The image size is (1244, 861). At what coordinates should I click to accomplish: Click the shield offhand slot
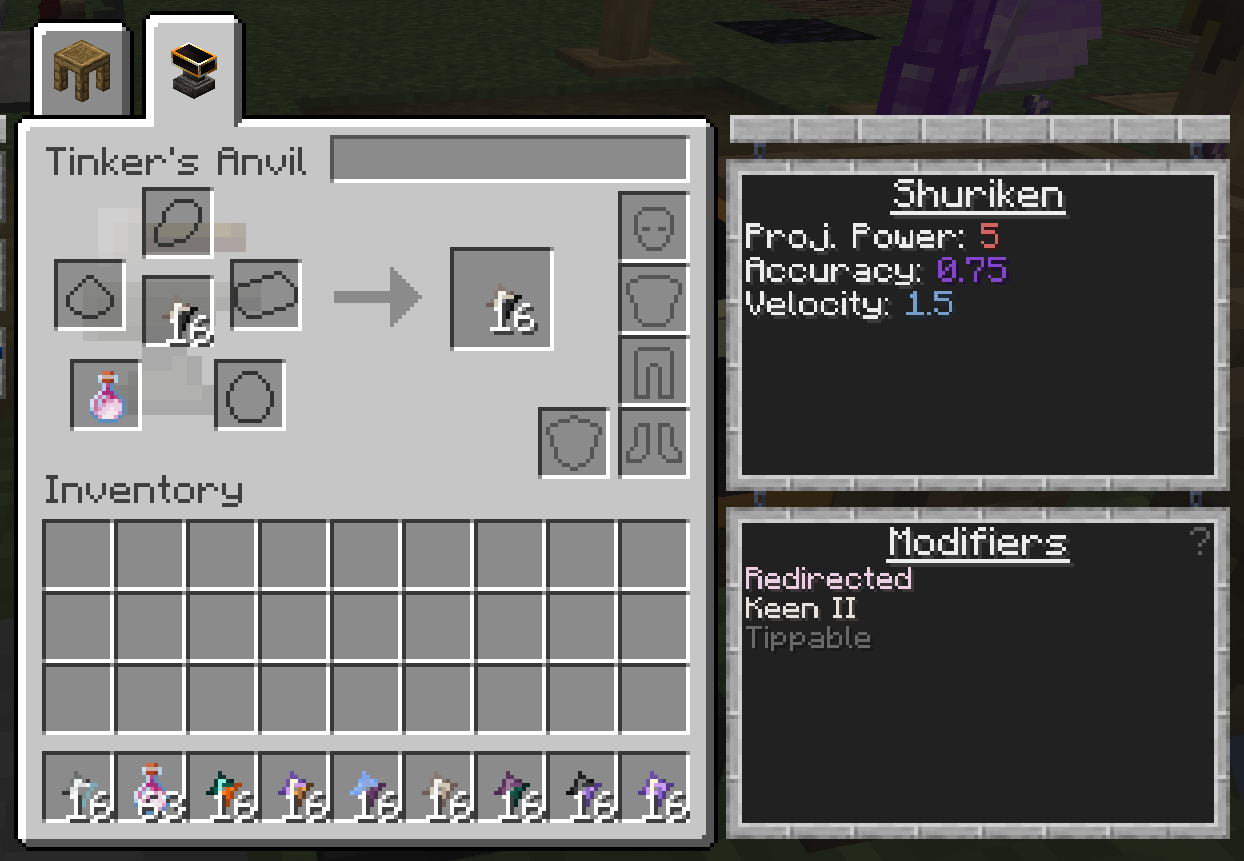click(574, 442)
